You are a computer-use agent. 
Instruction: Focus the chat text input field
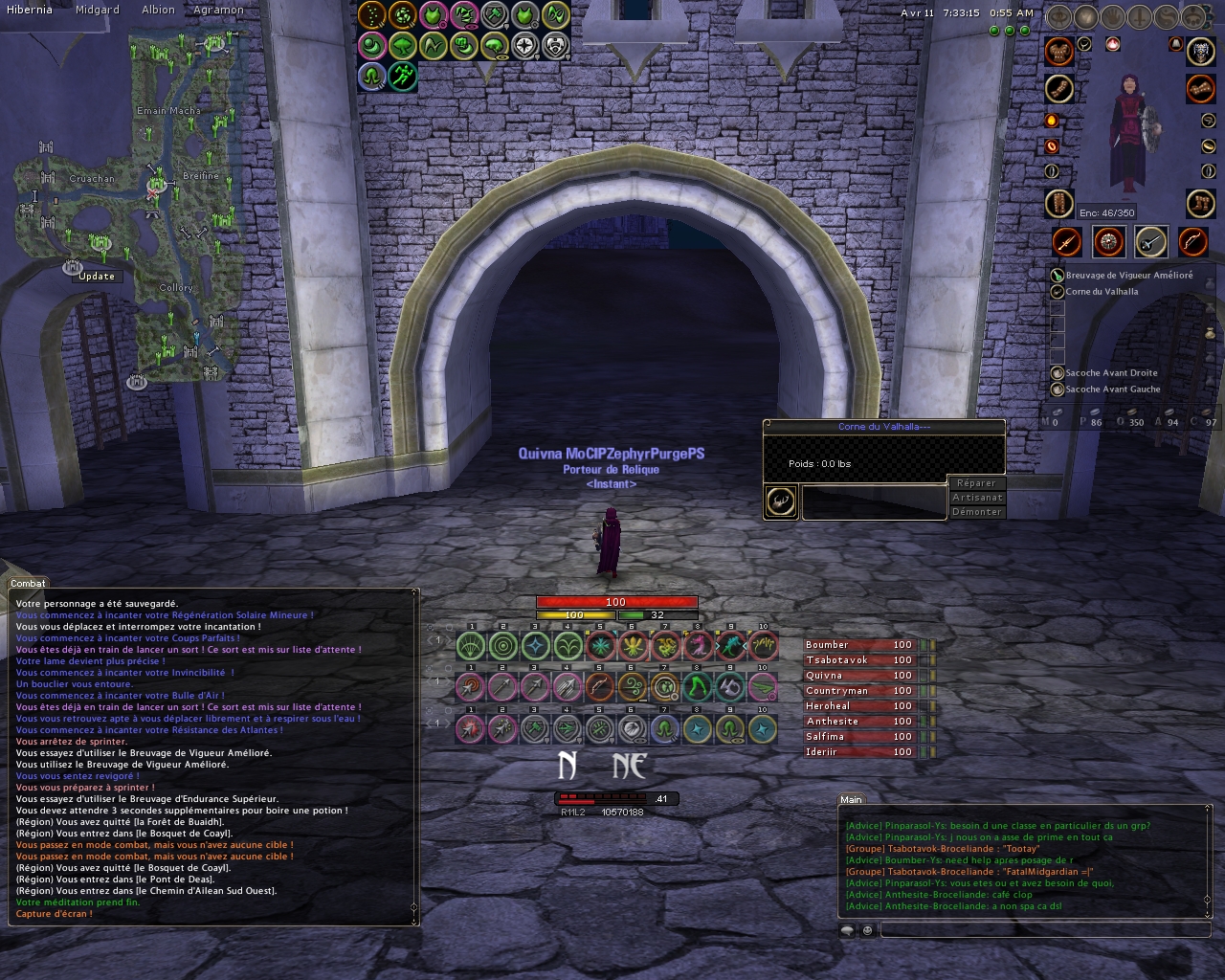coord(1043,930)
